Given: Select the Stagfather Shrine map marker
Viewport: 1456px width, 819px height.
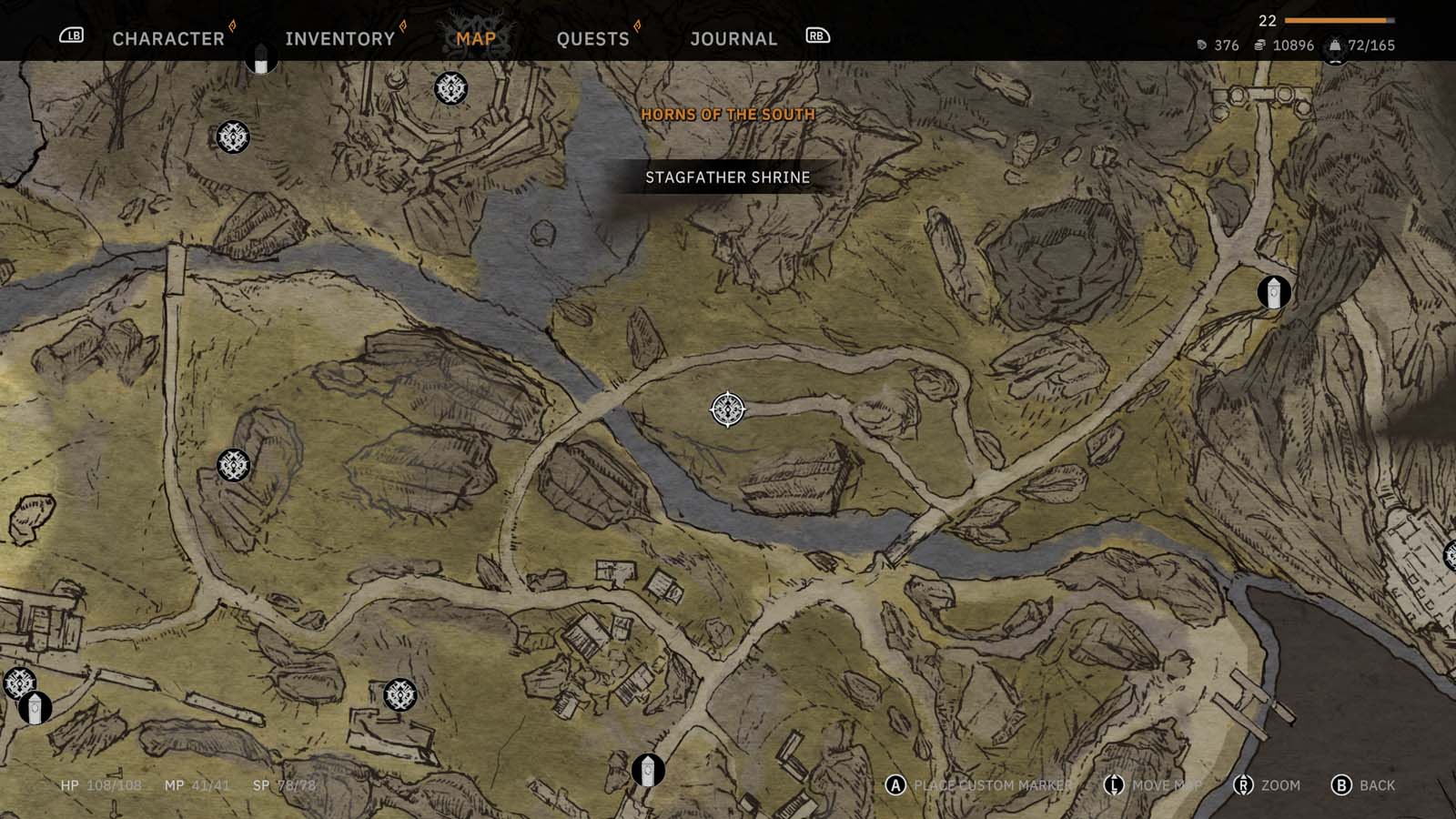Looking at the screenshot, I should click(x=727, y=409).
